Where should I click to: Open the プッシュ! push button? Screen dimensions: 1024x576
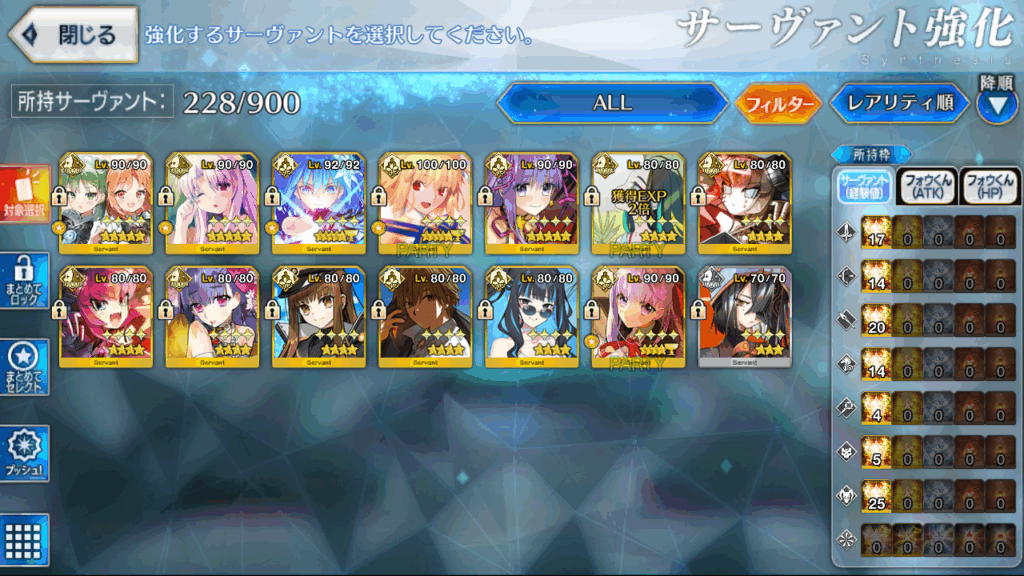25,453
